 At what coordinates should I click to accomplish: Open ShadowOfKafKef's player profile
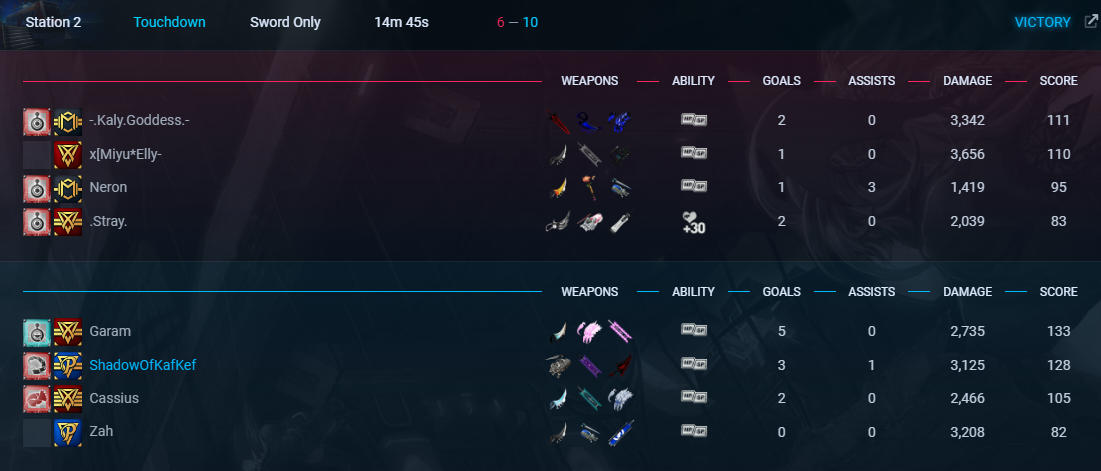[142, 365]
